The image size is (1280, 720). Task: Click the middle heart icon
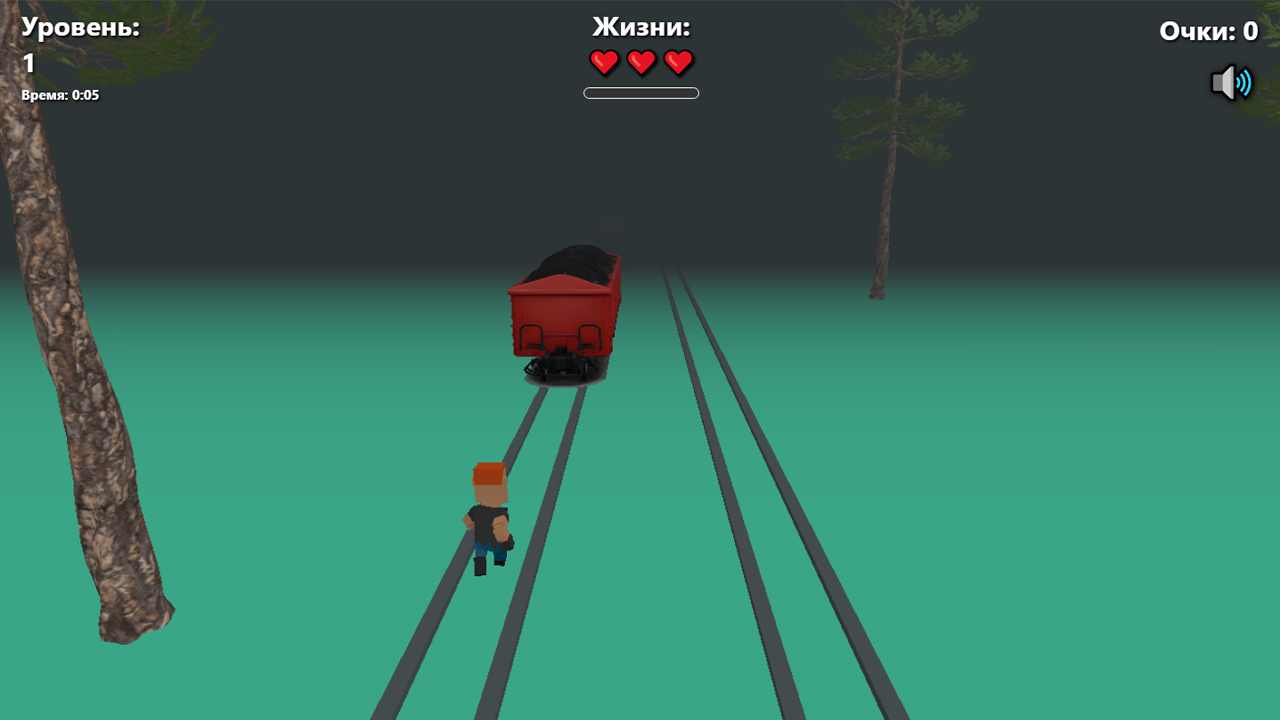pos(640,62)
